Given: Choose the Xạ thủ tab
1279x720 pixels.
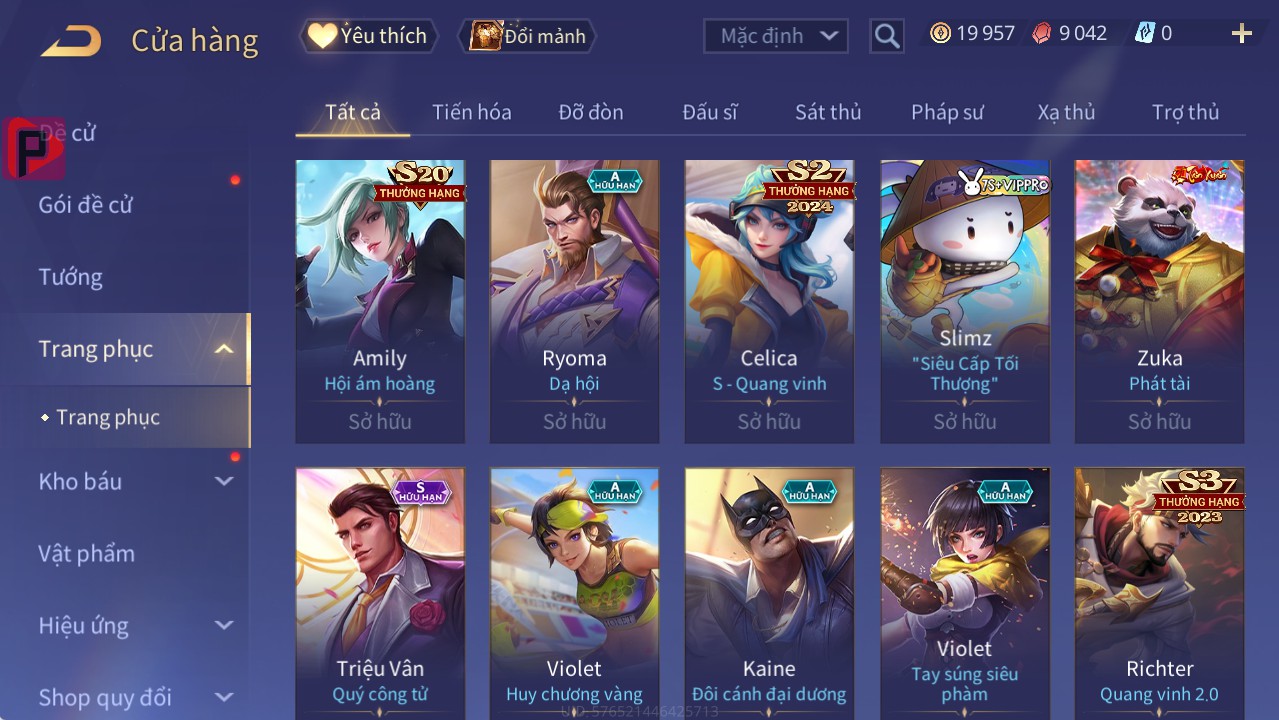Looking at the screenshot, I should pyautogui.click(x=1066, y=112).
